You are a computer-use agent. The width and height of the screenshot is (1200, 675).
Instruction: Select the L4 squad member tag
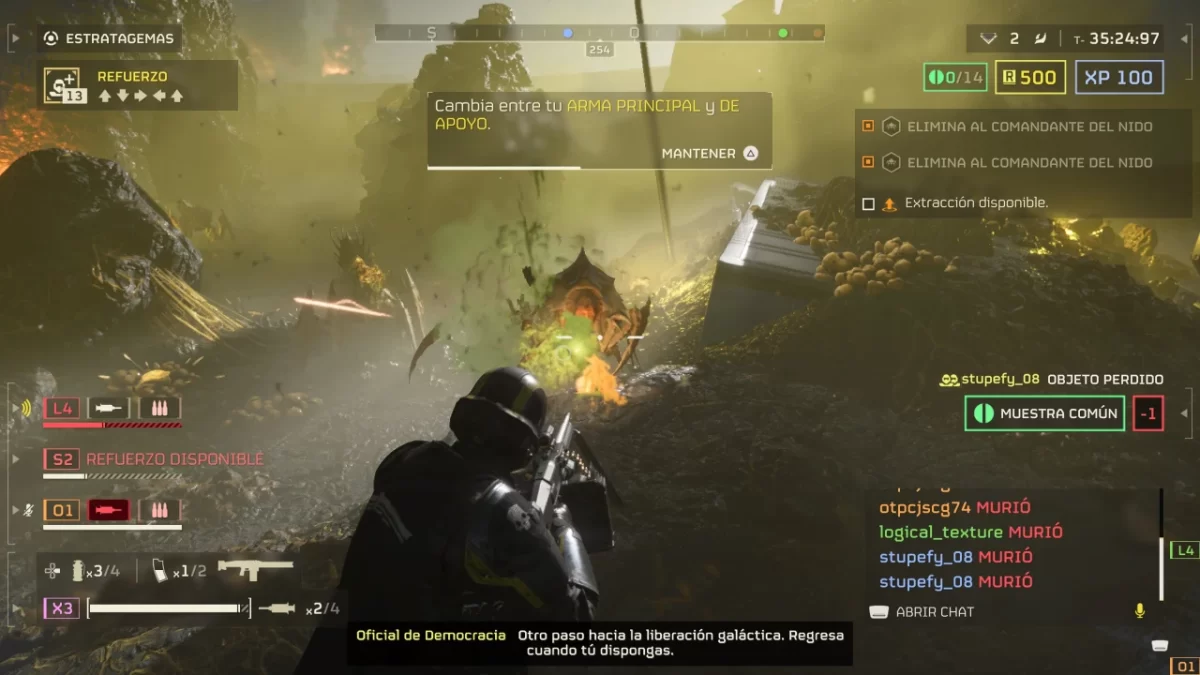click(x=63, y=408)
